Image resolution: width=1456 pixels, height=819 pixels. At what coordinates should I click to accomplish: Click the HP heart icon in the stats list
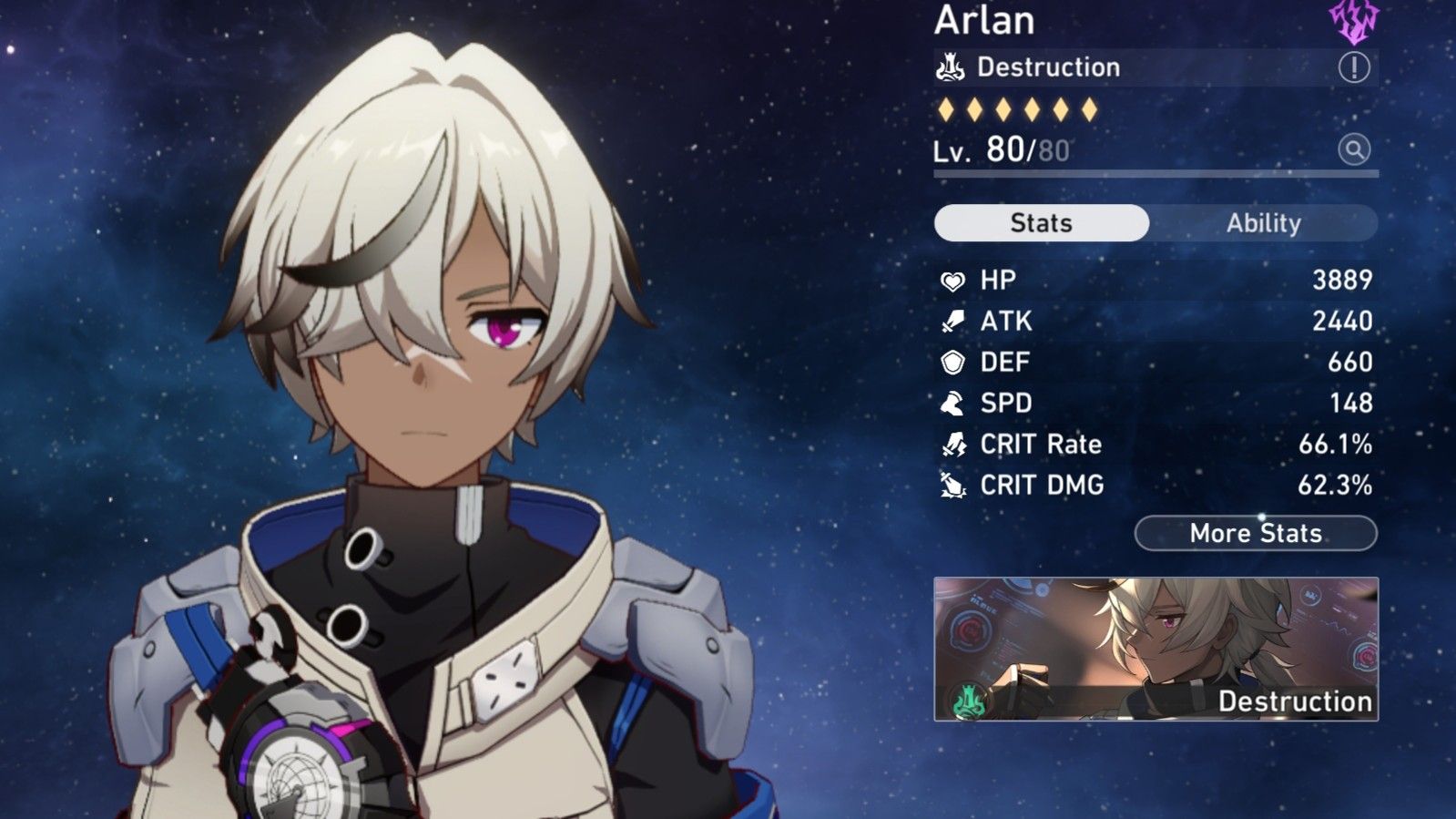(953, 280)
